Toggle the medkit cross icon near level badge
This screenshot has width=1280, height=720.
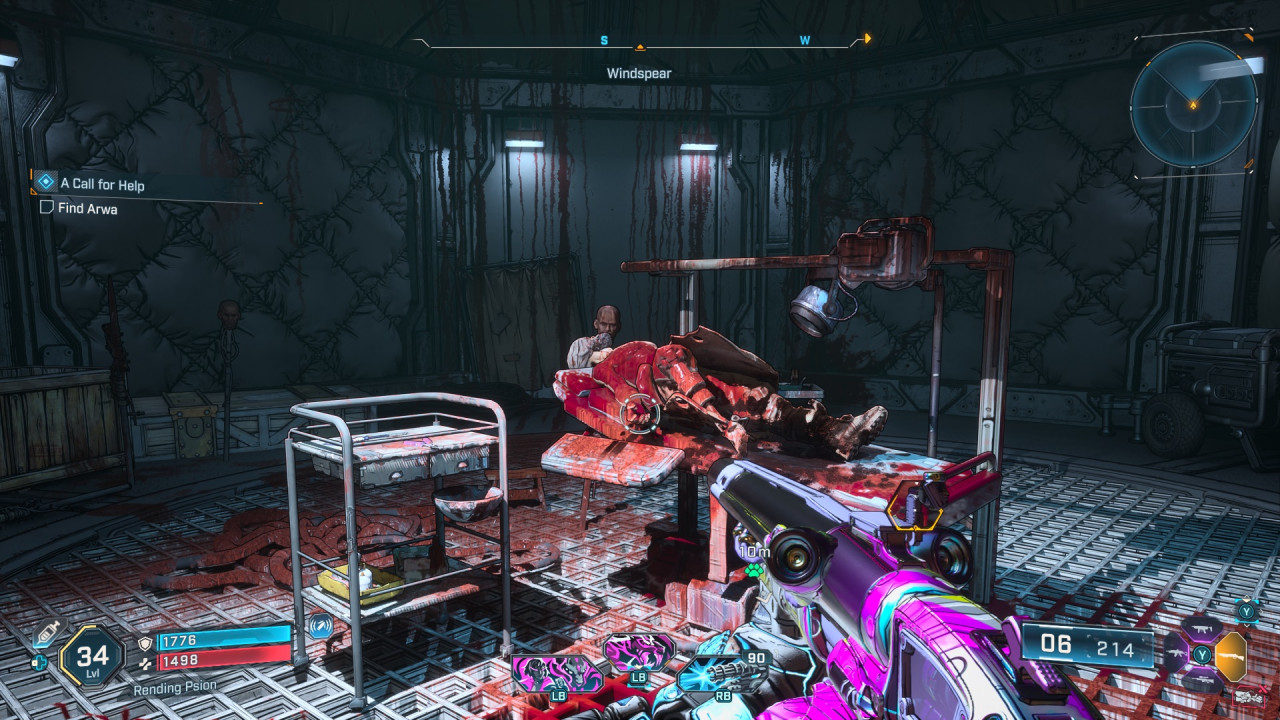(39, 662)
